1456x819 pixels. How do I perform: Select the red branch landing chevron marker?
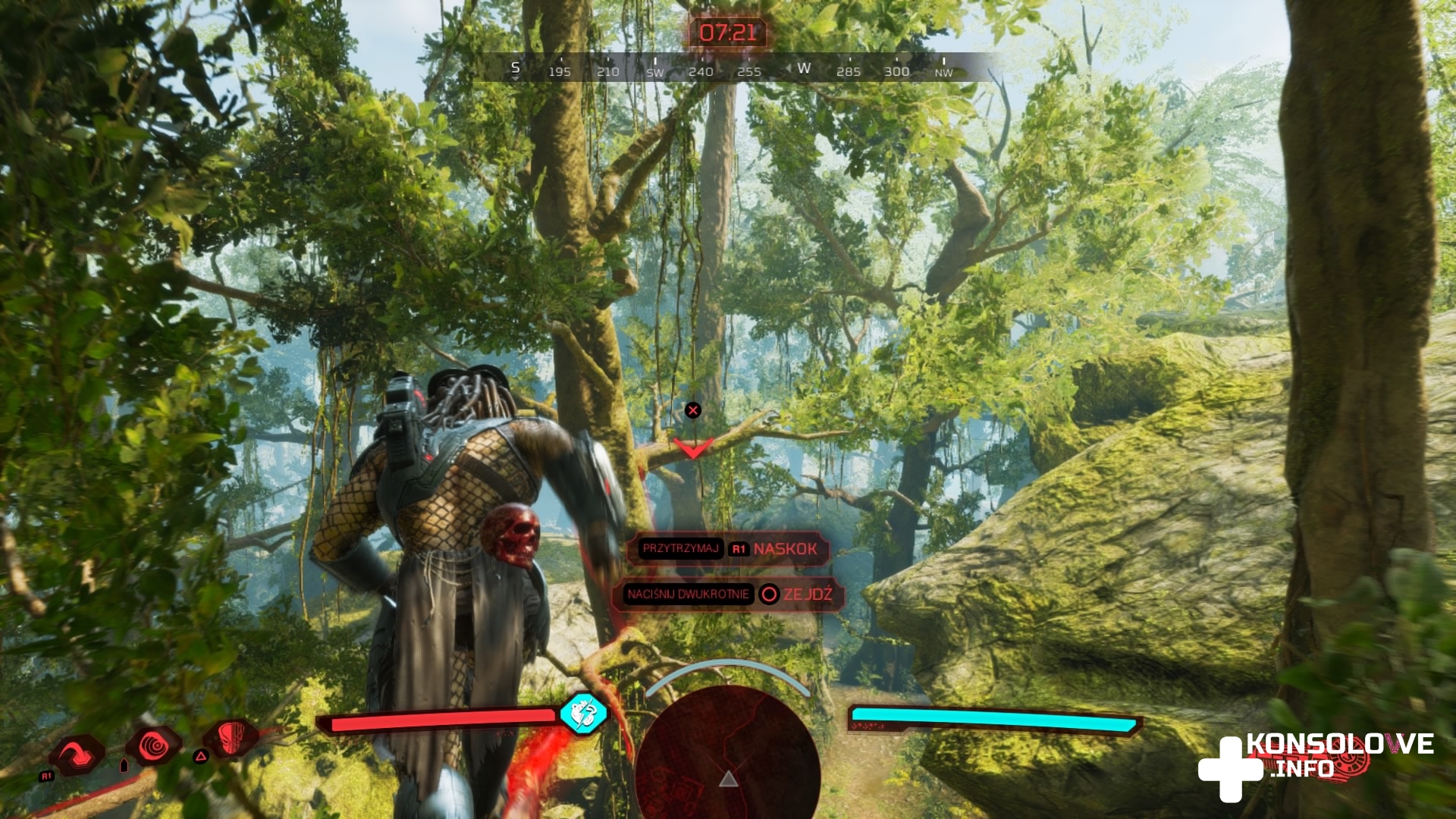(693, 448)
